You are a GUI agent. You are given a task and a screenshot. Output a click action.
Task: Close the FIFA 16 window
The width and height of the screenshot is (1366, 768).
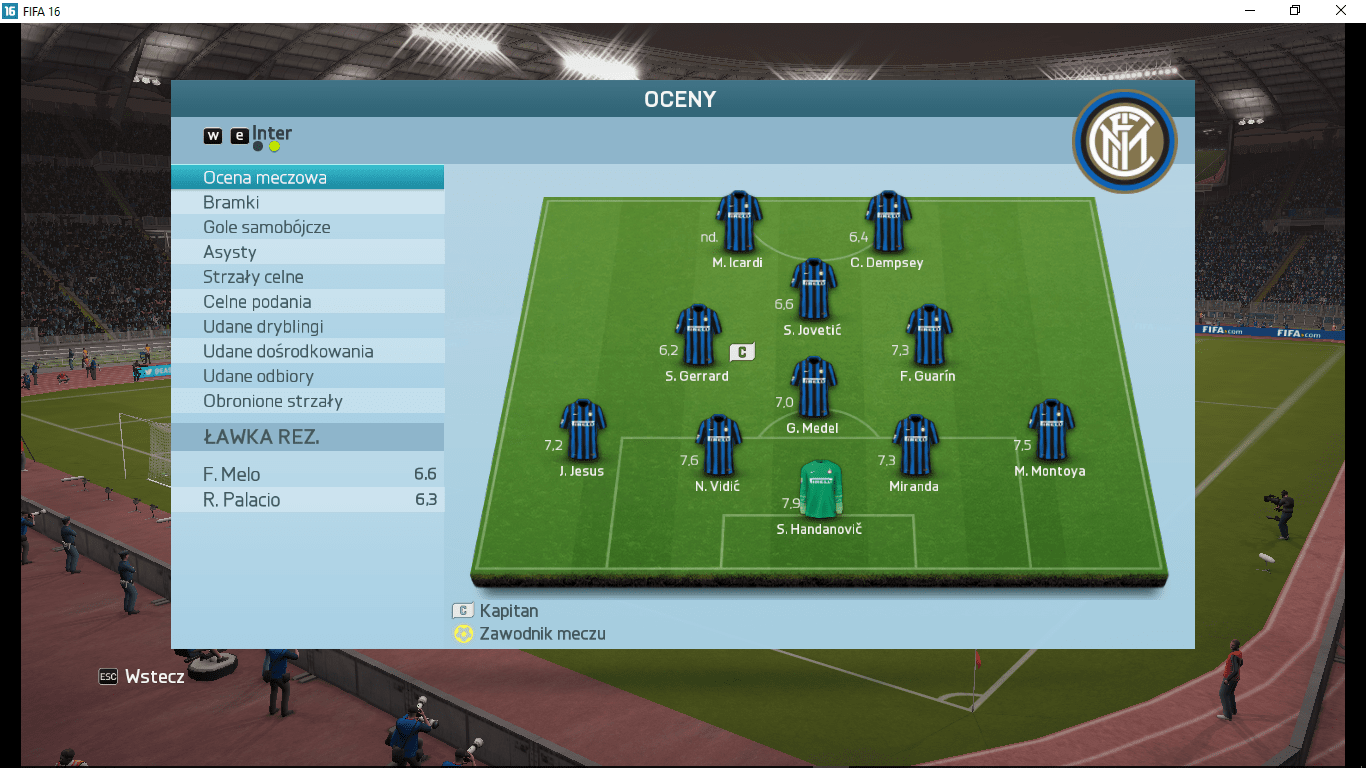[x=1341, y=10]
